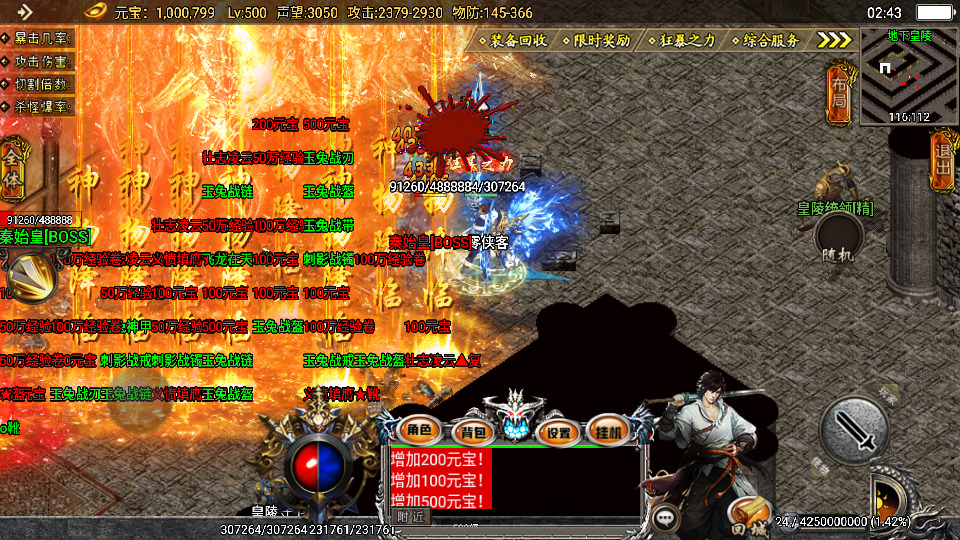Open the chat speech bubble
This screenshot has height=540, width=960.
(665, 517)
